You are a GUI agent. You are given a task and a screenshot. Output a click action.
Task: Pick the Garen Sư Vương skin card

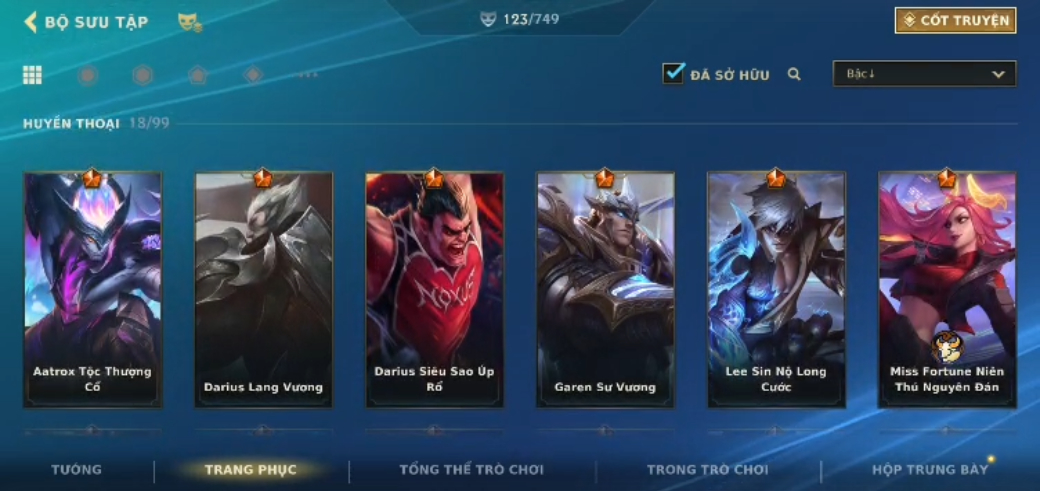[x=606, y=290]
